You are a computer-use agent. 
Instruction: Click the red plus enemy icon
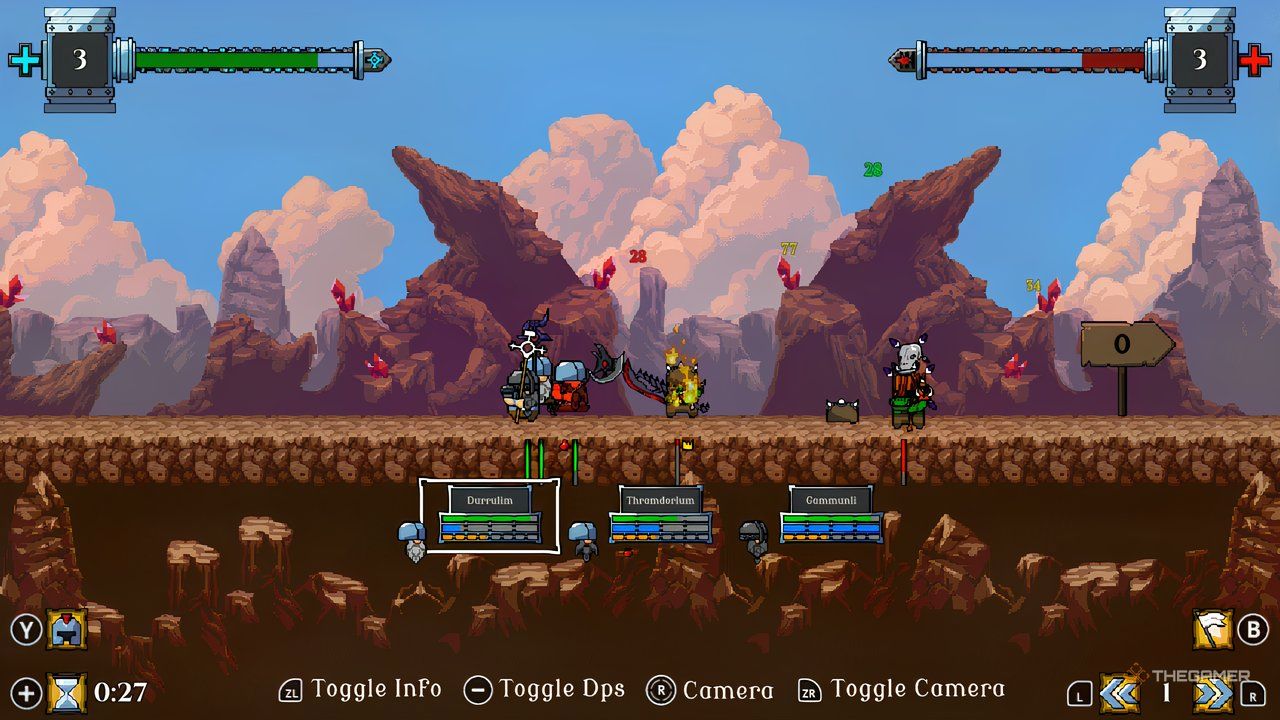point(1254,61)
